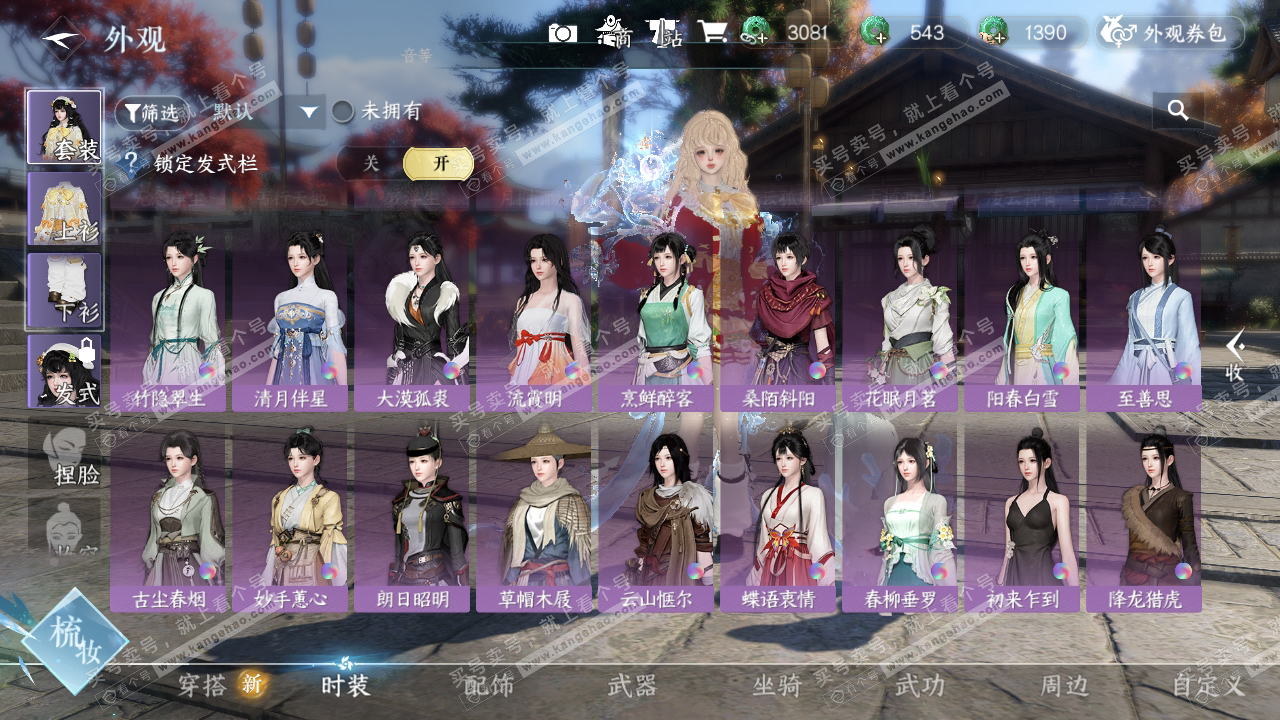Viewport: 1280px width, 720px height.
Task: Switch to the 武器 tab
Action: (632, 685)
